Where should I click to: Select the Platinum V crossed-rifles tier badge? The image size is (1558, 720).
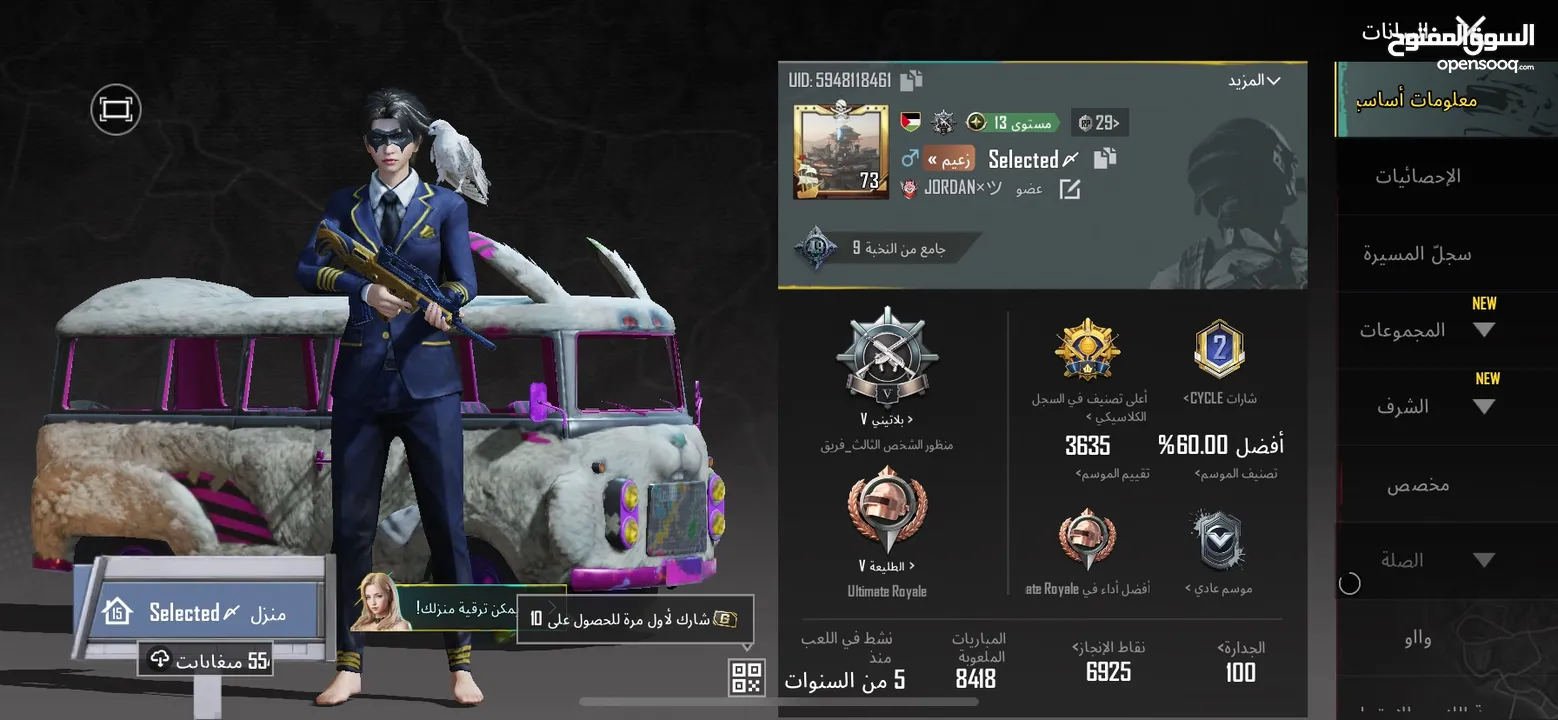[888, 358]
